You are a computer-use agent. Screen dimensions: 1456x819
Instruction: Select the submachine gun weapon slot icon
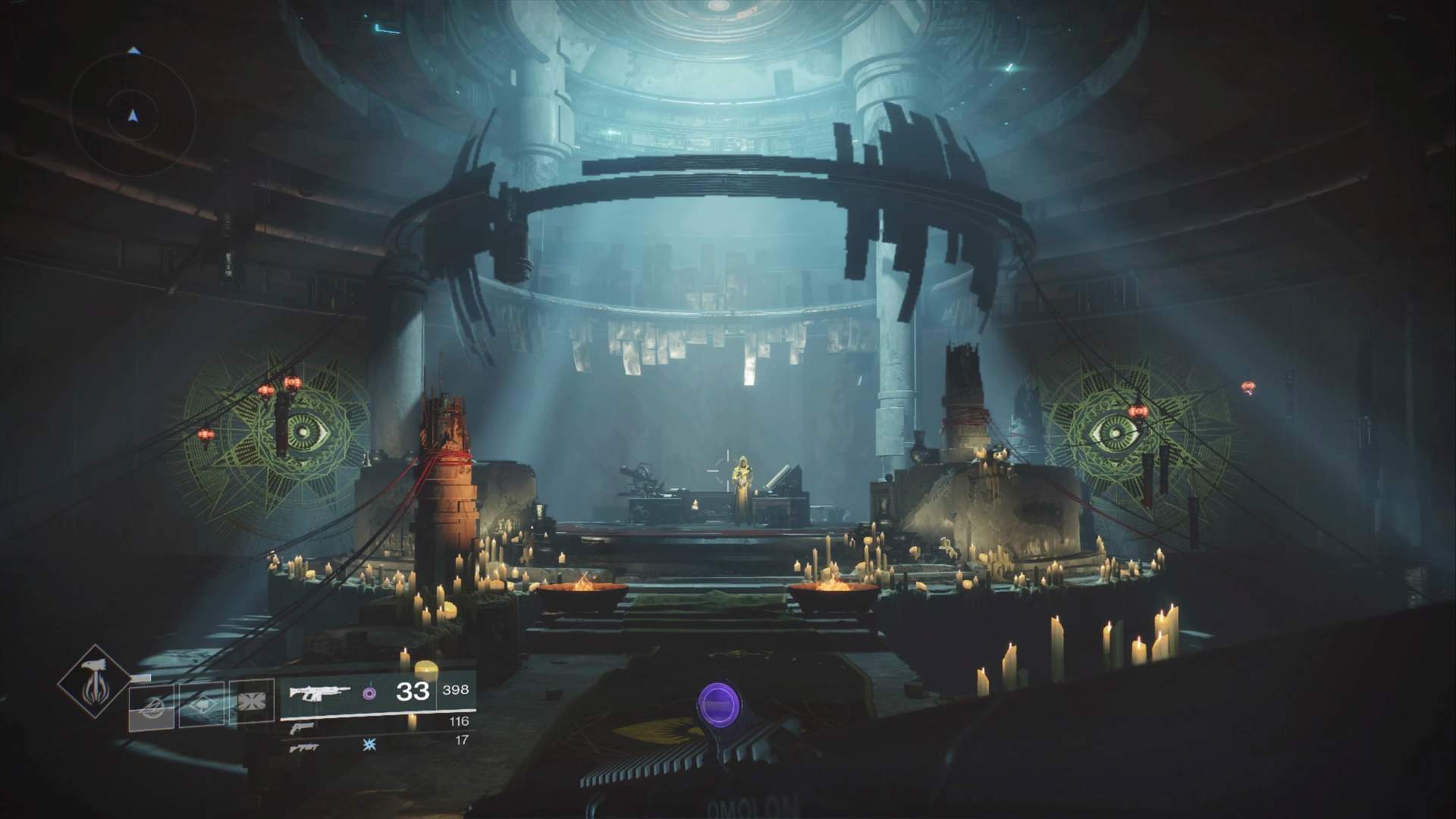click(x=305, y=748)
